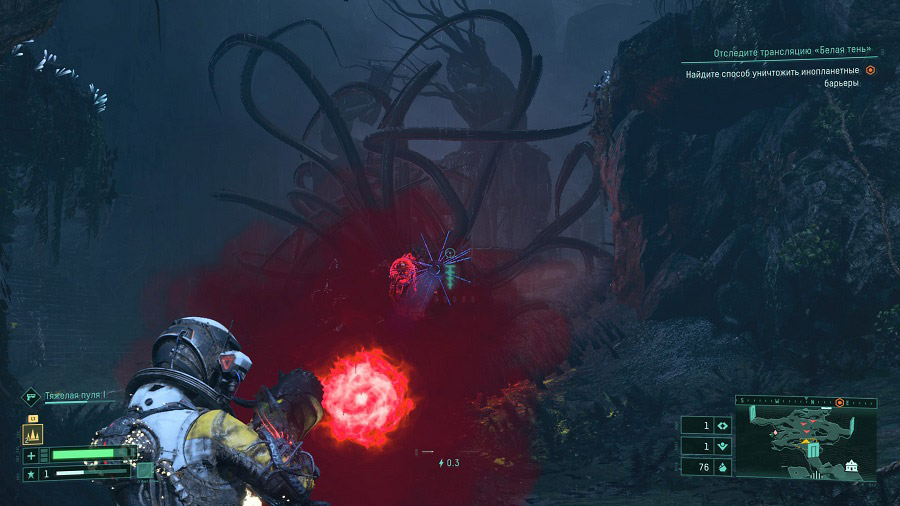Activate the yellow spikes ability slot
This screenshot has height=506, width=900.
[x=31, y=435]
